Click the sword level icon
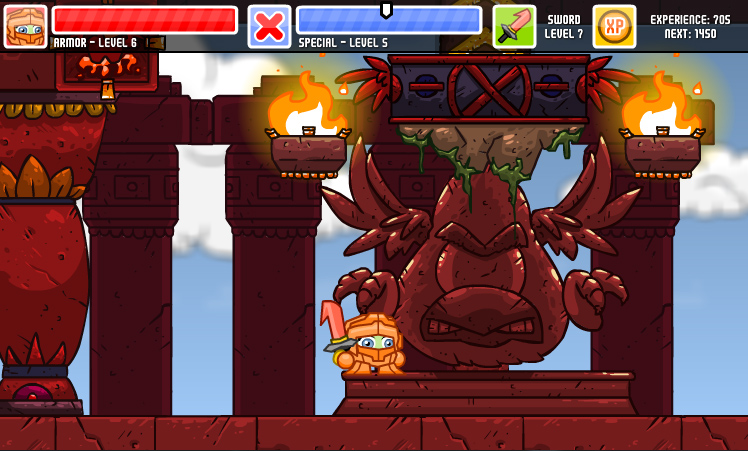748x451 pixels. pyautogui.click(x=514, y=26)
